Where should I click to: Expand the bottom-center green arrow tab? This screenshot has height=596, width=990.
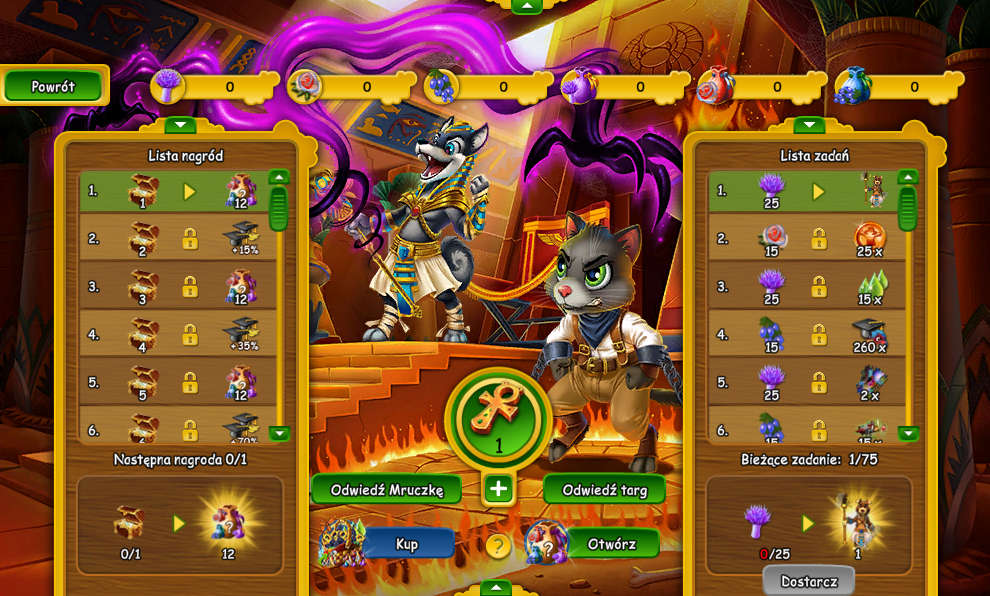click(x=496, y=587)
